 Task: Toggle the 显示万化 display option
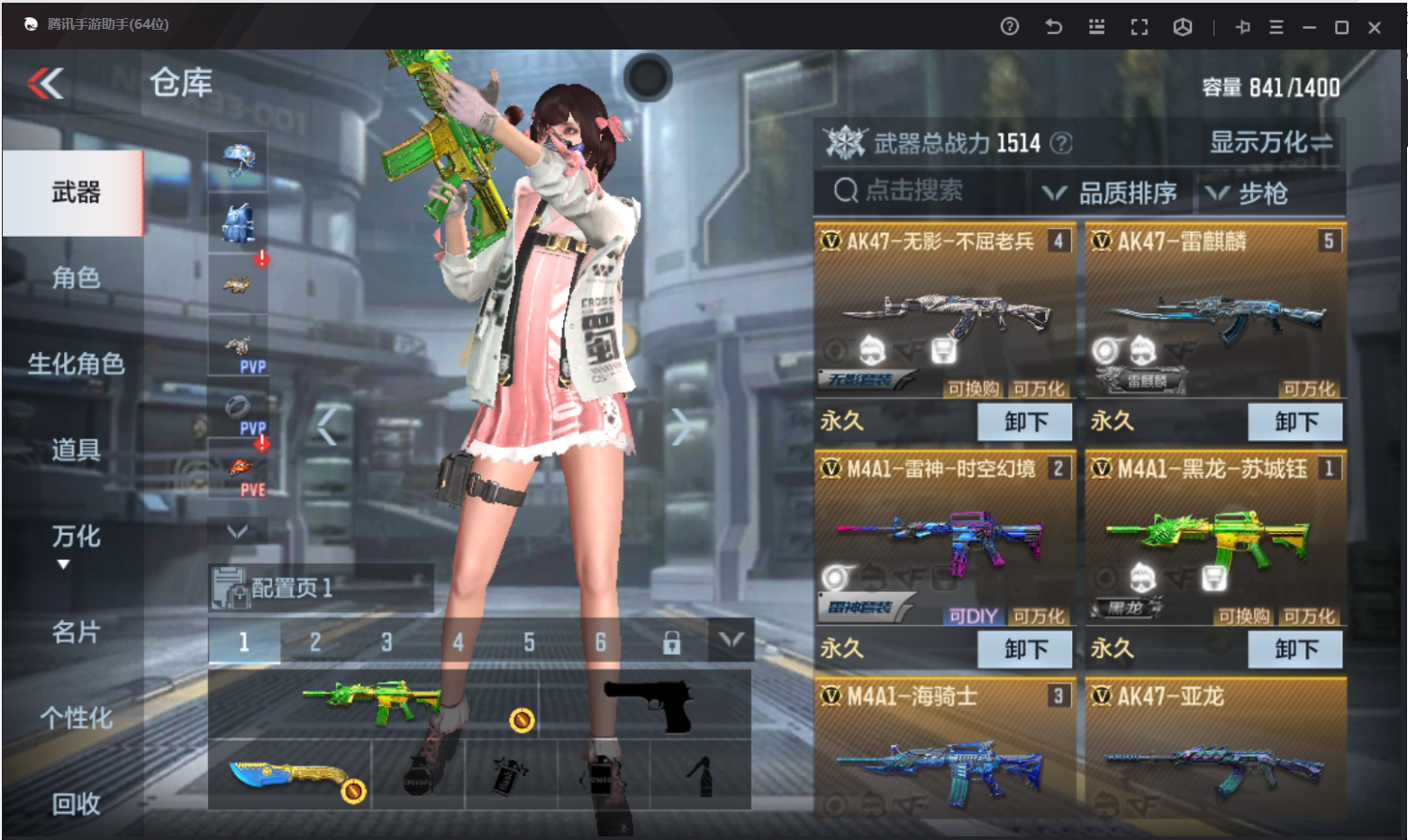(x=1271, y=142)
